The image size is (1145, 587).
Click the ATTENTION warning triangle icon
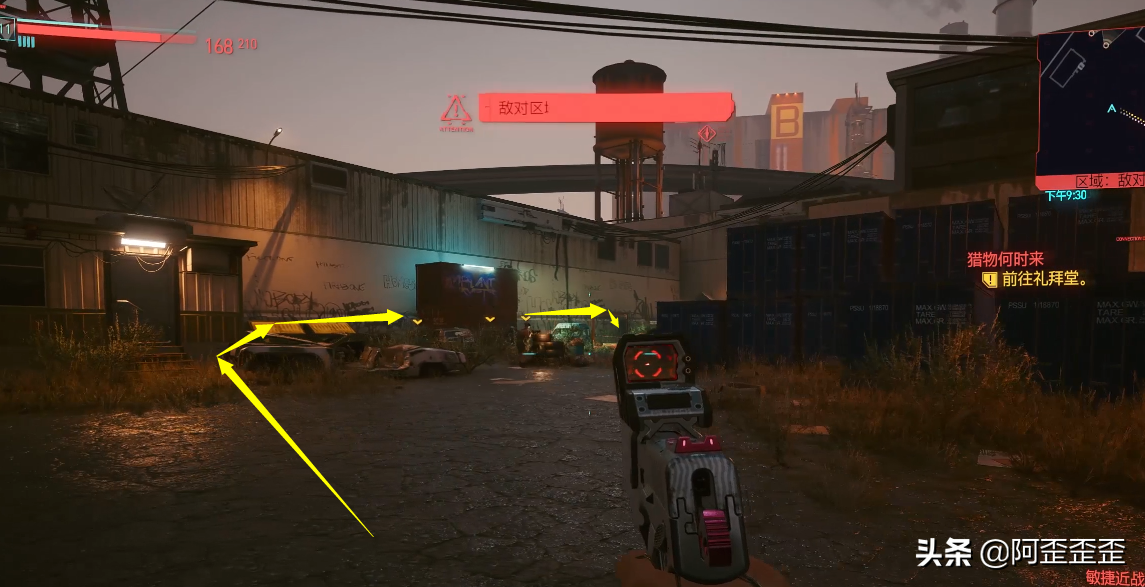pos(456,109)
